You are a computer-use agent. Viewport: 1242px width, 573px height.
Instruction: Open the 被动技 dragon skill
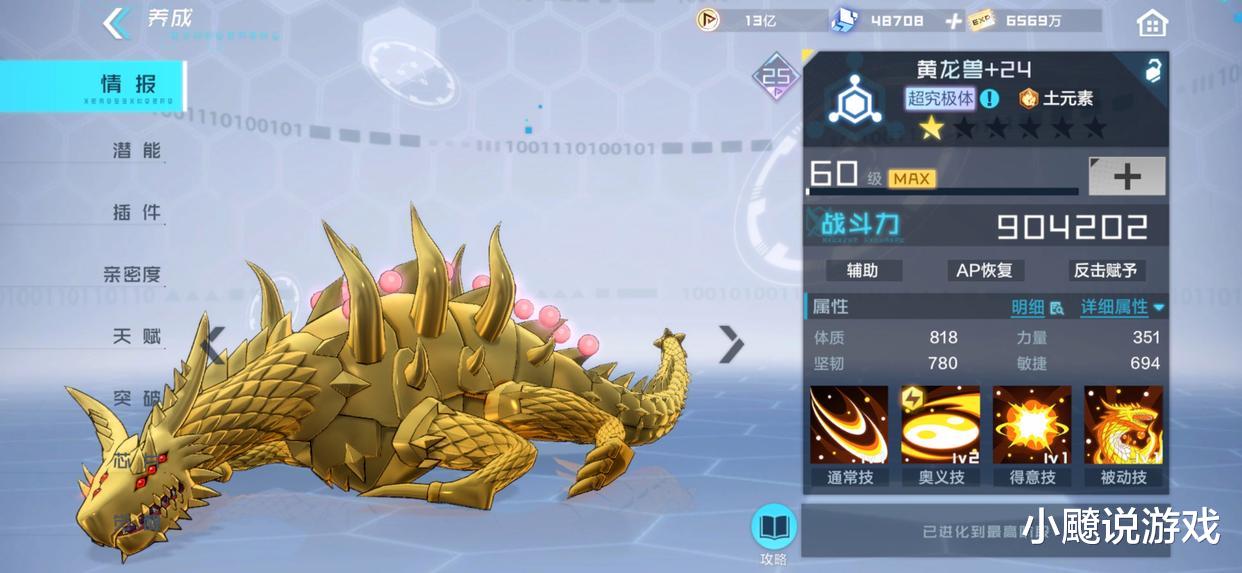point(1123,425)
